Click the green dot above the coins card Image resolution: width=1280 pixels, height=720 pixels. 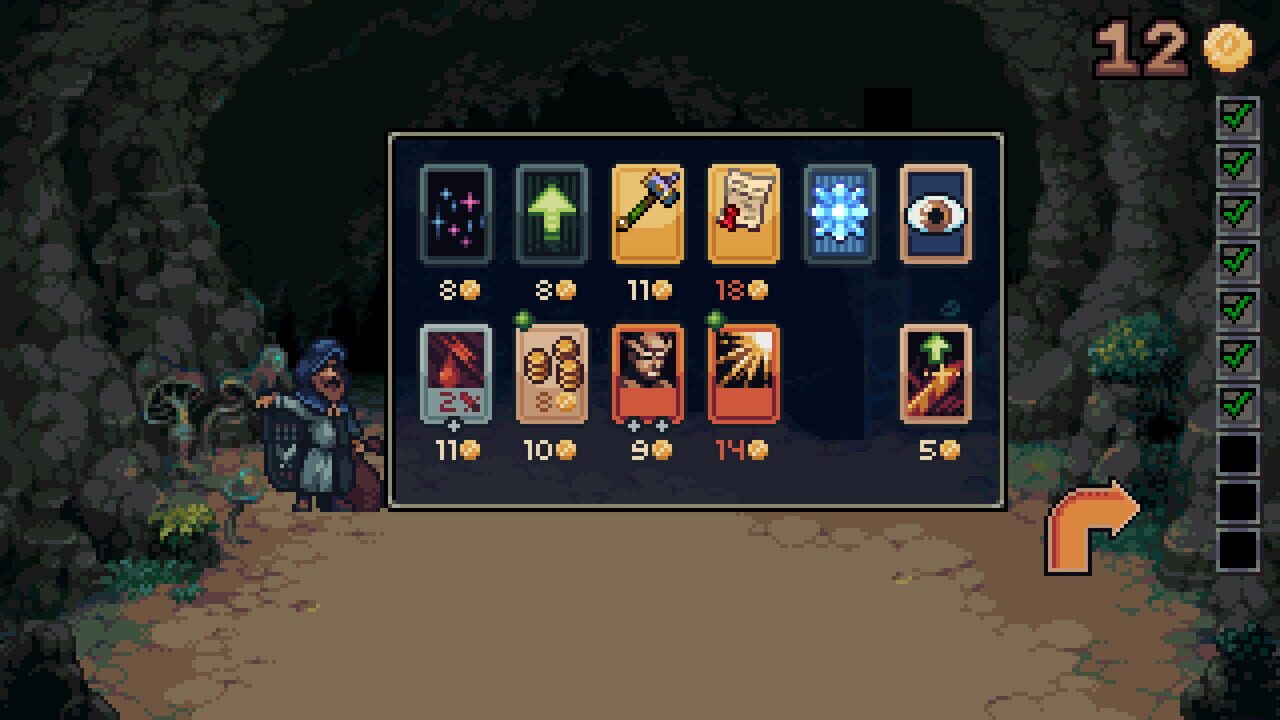pos(523,318)
